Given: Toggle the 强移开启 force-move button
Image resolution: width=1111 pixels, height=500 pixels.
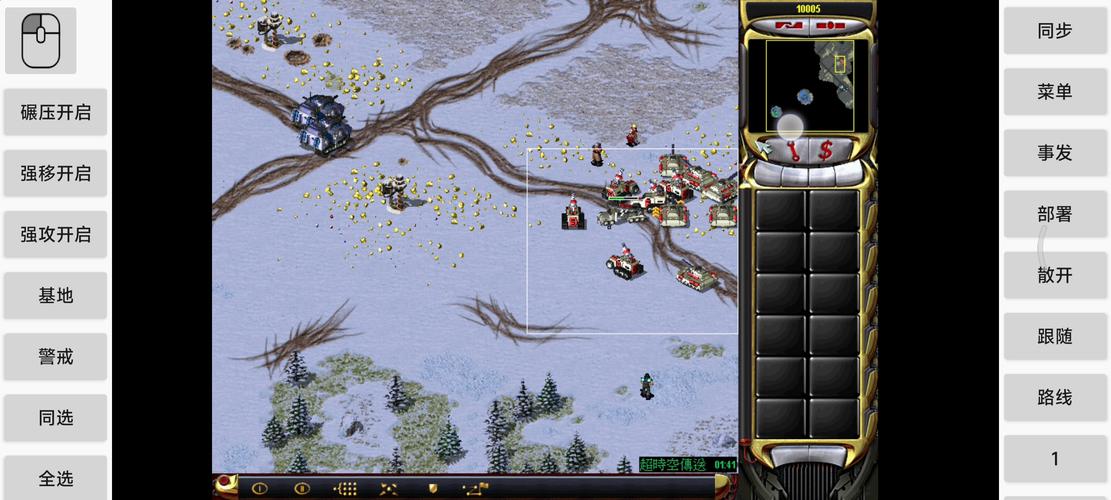Looking at the screenshot, I should [x=56, y=173].
